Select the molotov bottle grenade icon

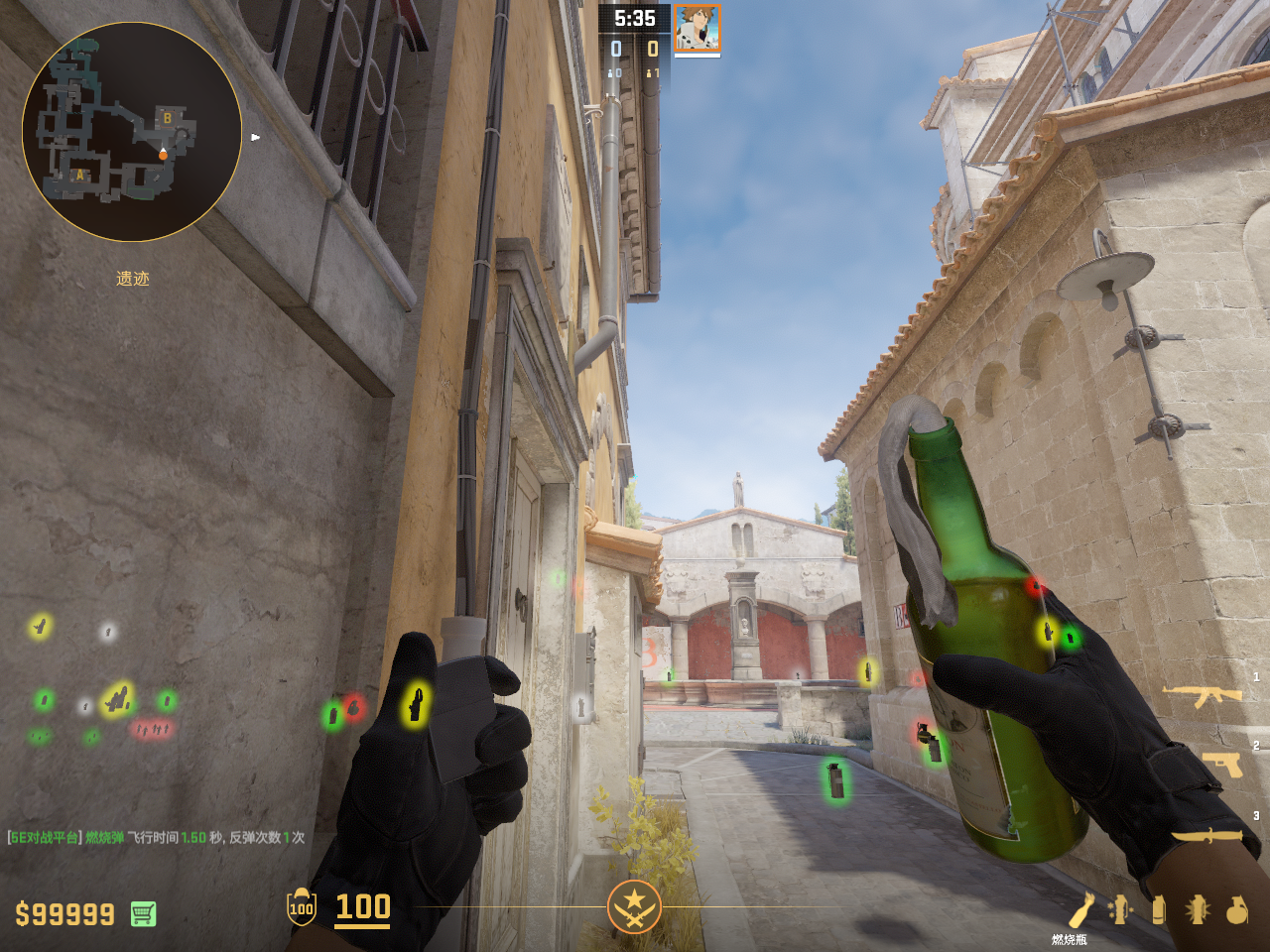(1081, 909)
